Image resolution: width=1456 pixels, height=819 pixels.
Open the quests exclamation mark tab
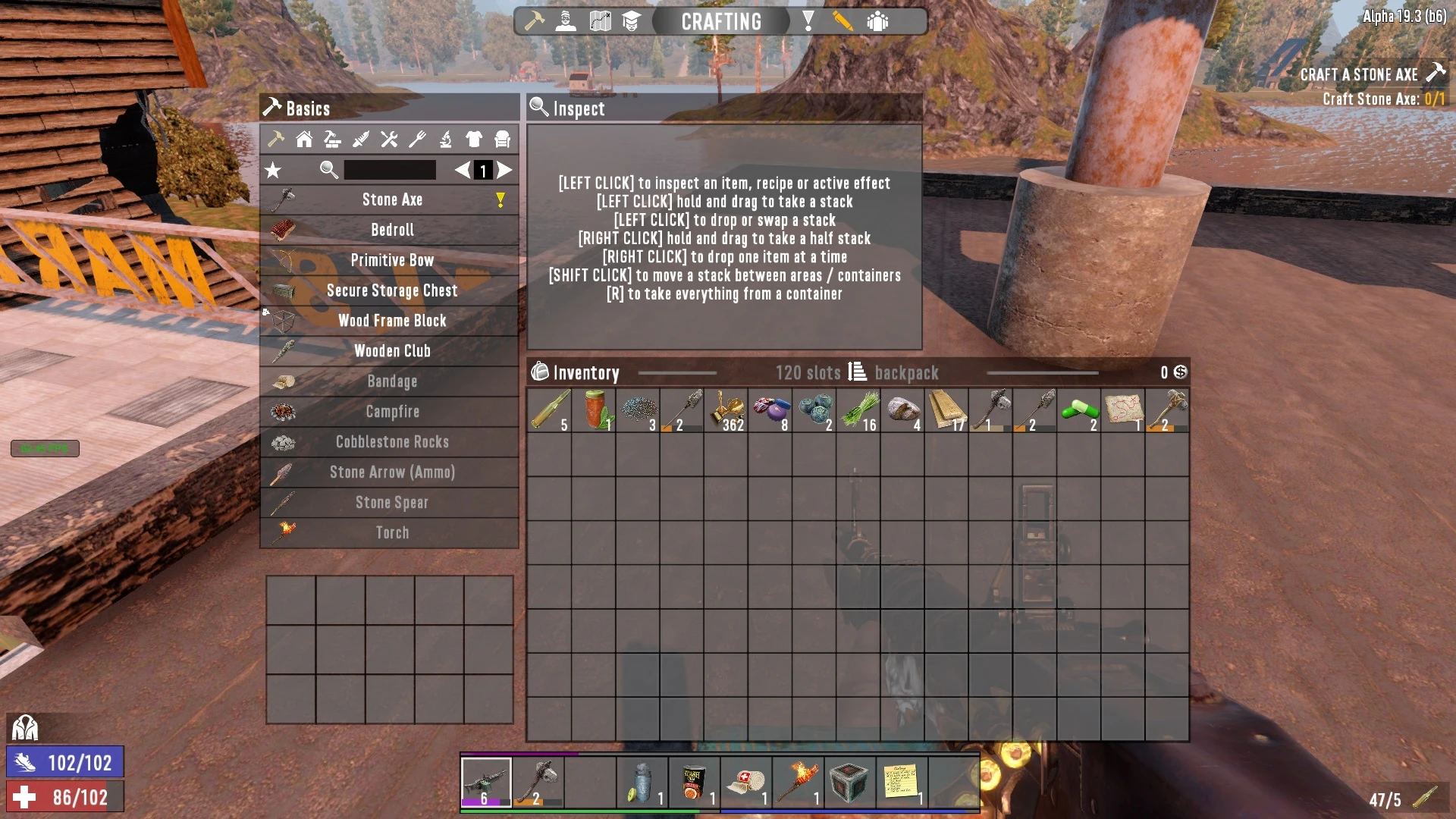808,21
